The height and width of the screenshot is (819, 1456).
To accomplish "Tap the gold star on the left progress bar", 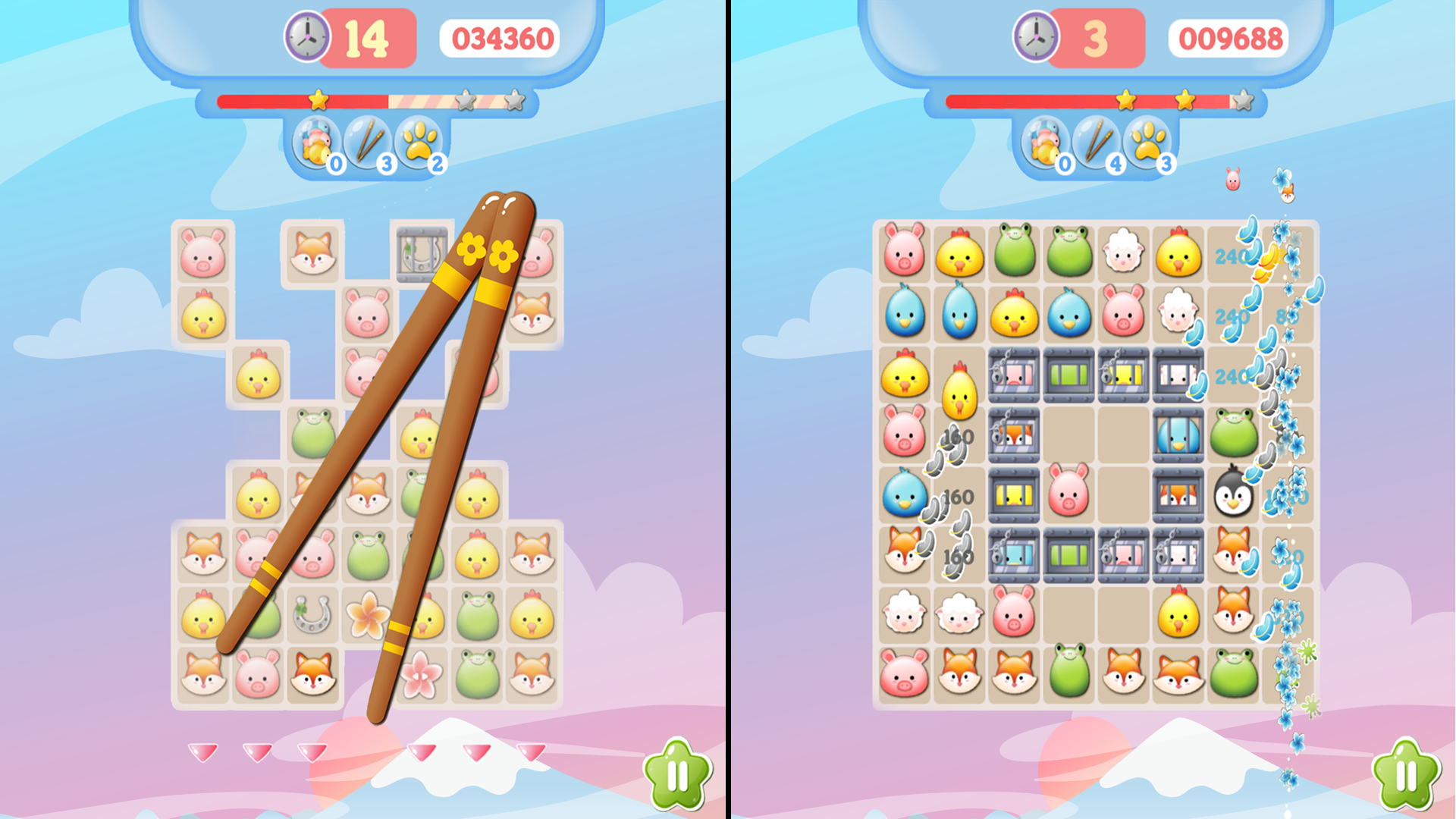I will tap(318, 99).
